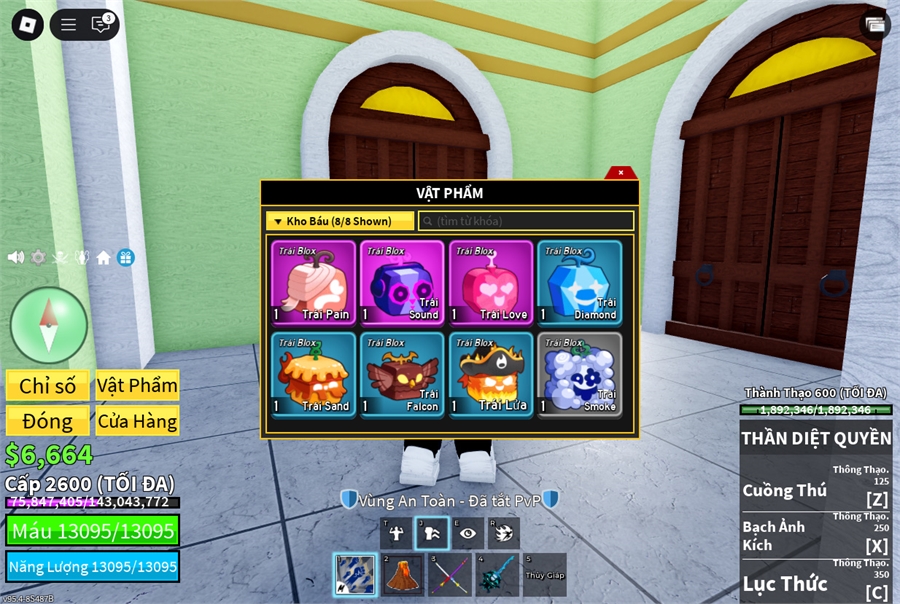Toggle the eye observation ability
Image resolution: width=900 pixels, height=604 pixels.
point(467,533)
